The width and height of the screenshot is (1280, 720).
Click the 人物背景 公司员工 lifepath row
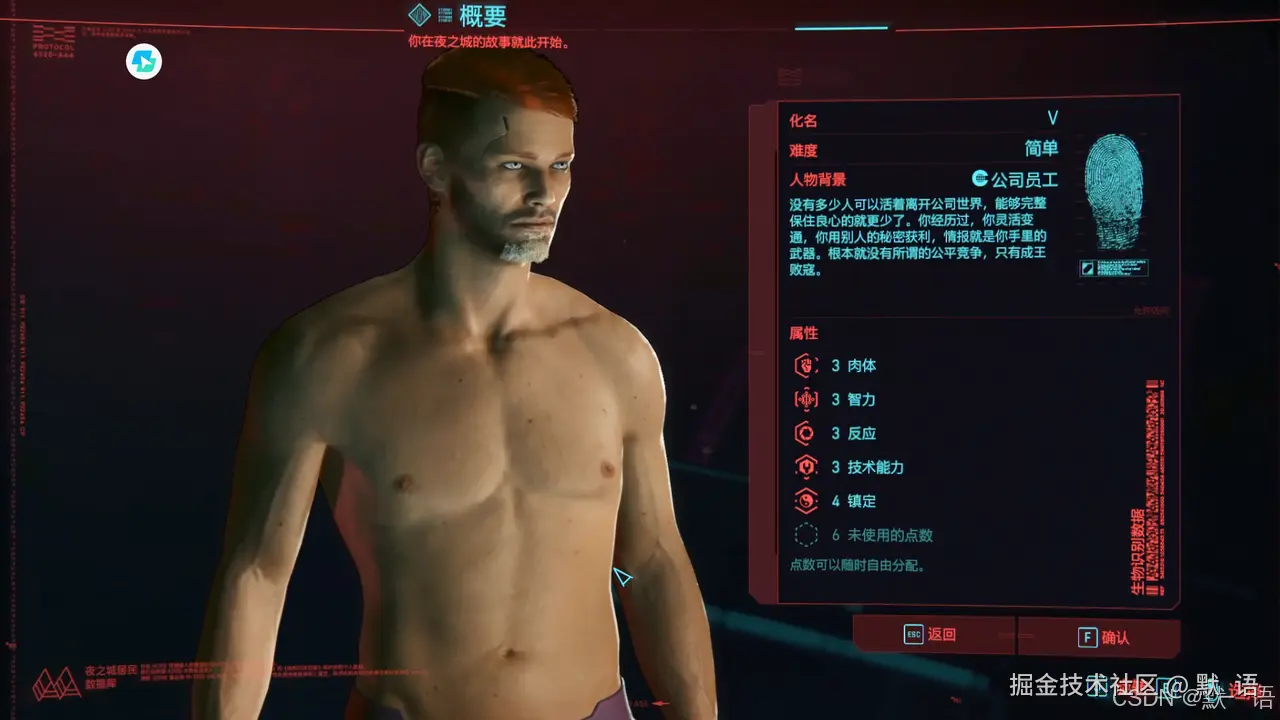[x=922, y=180]
